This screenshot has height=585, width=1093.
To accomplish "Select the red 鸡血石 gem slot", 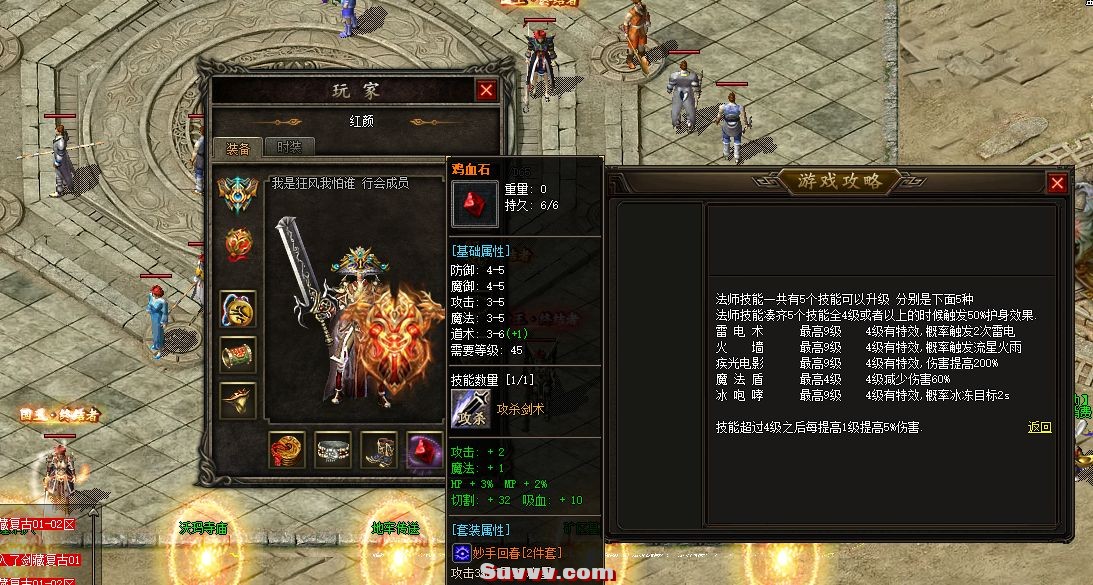I will [424, 450].
